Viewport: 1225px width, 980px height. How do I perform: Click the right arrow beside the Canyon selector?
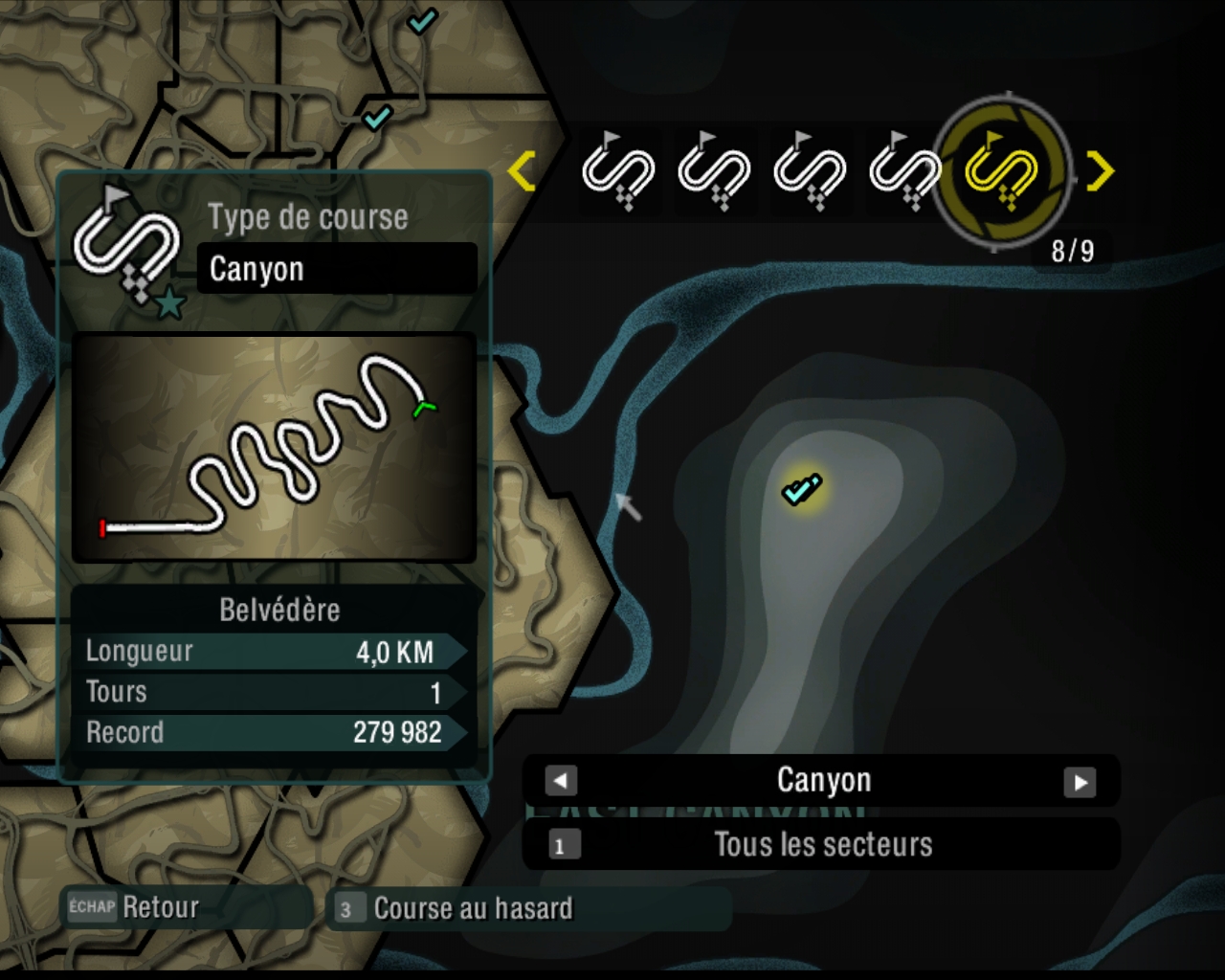tap(1080, 782)
